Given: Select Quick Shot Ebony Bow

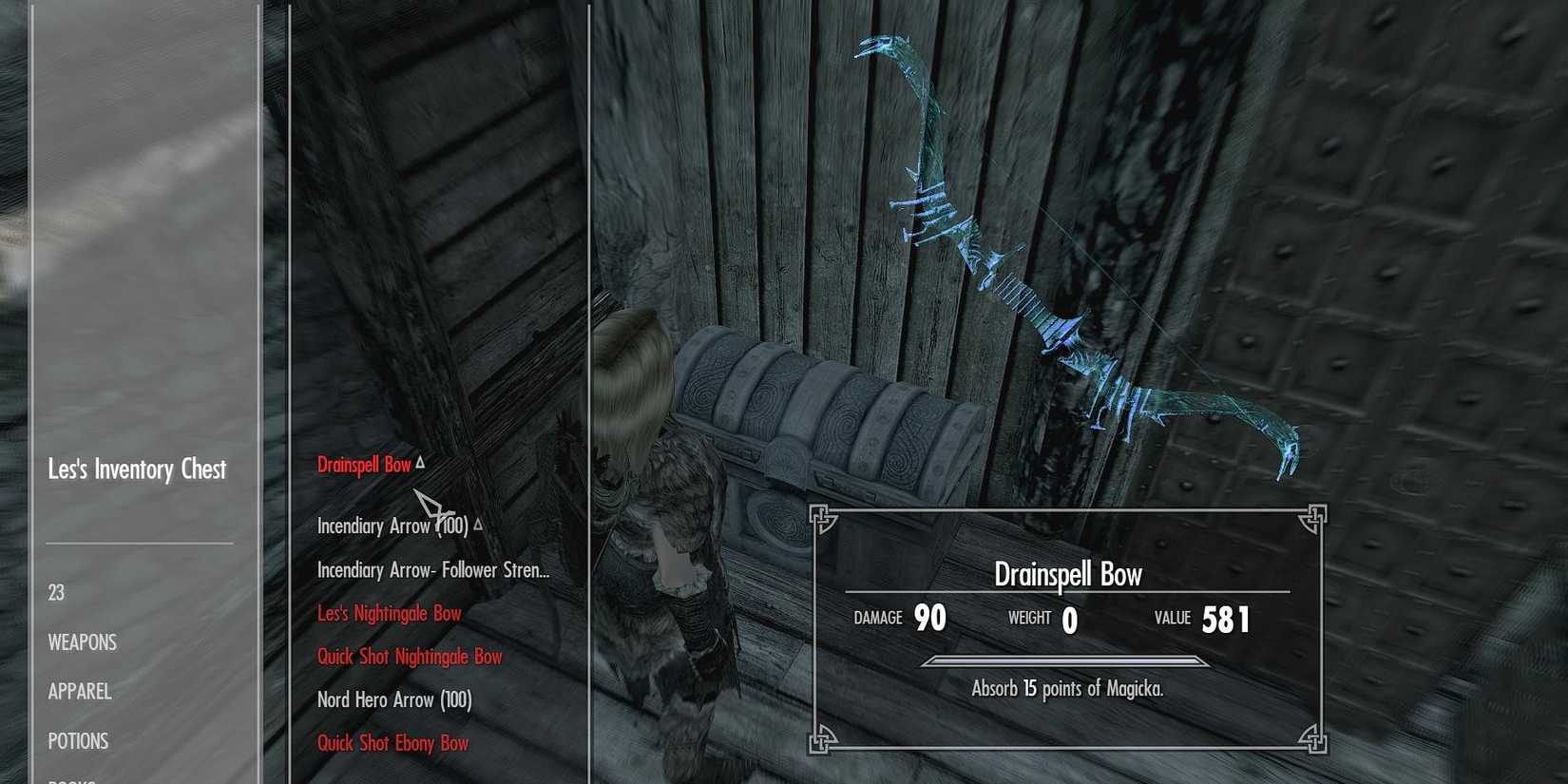Looking at the screenshot, I should pyautogui.click(x=392, y=743).
